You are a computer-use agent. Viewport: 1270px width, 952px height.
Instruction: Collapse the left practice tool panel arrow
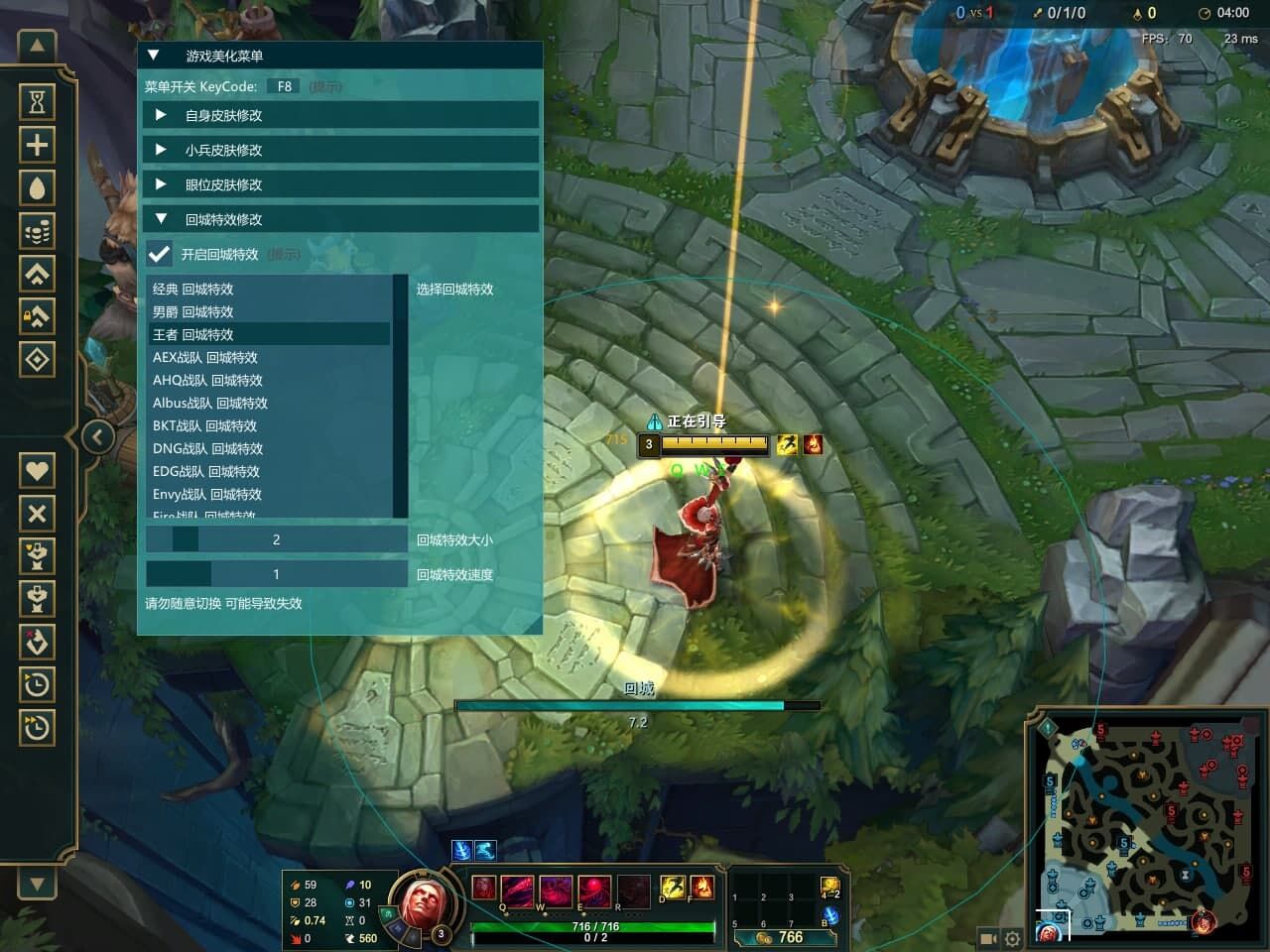(x=97, y=436)
